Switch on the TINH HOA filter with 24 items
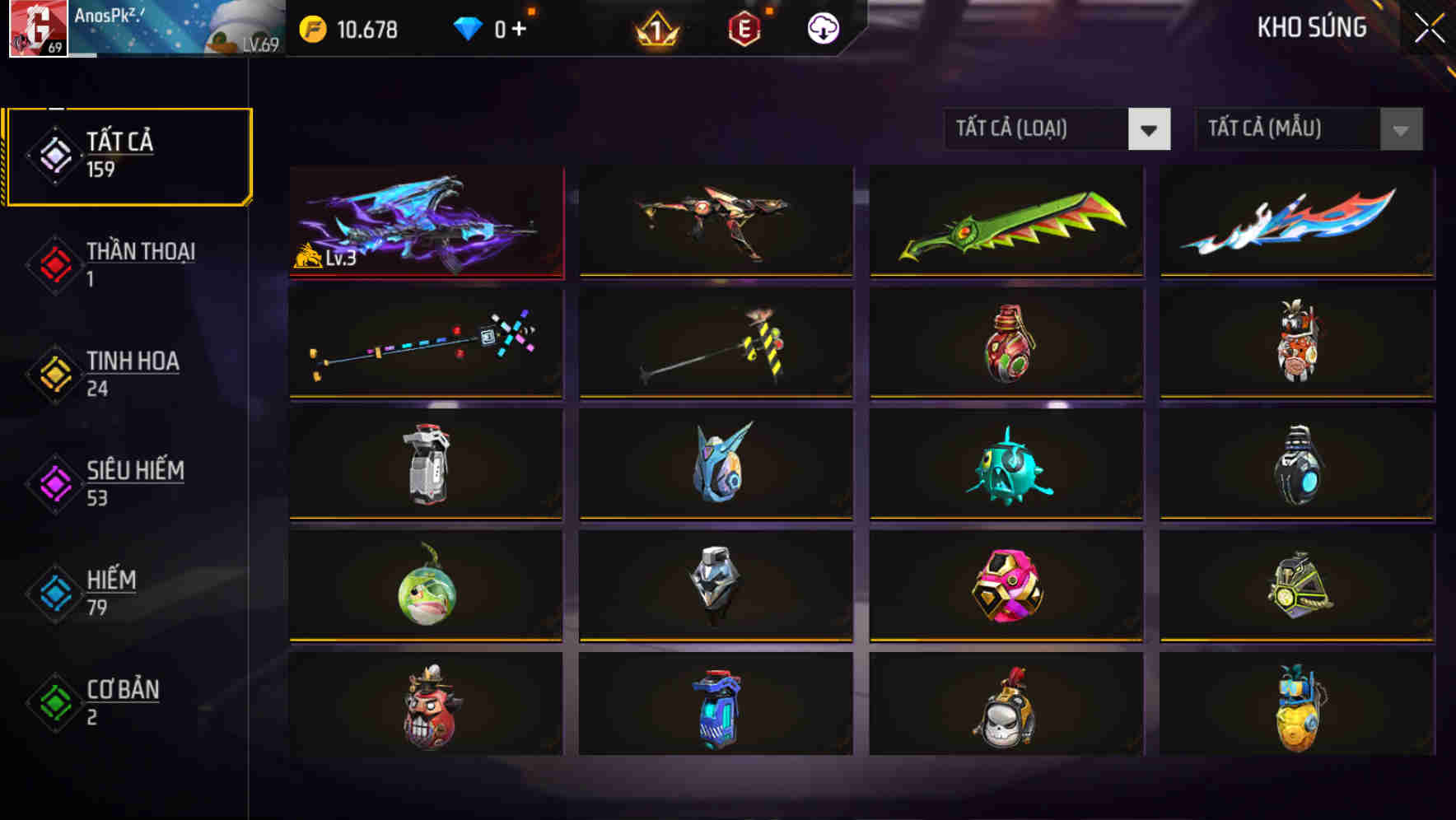Image resolution: width=1456 pixels, height=820 pixels. coord(134,372)
